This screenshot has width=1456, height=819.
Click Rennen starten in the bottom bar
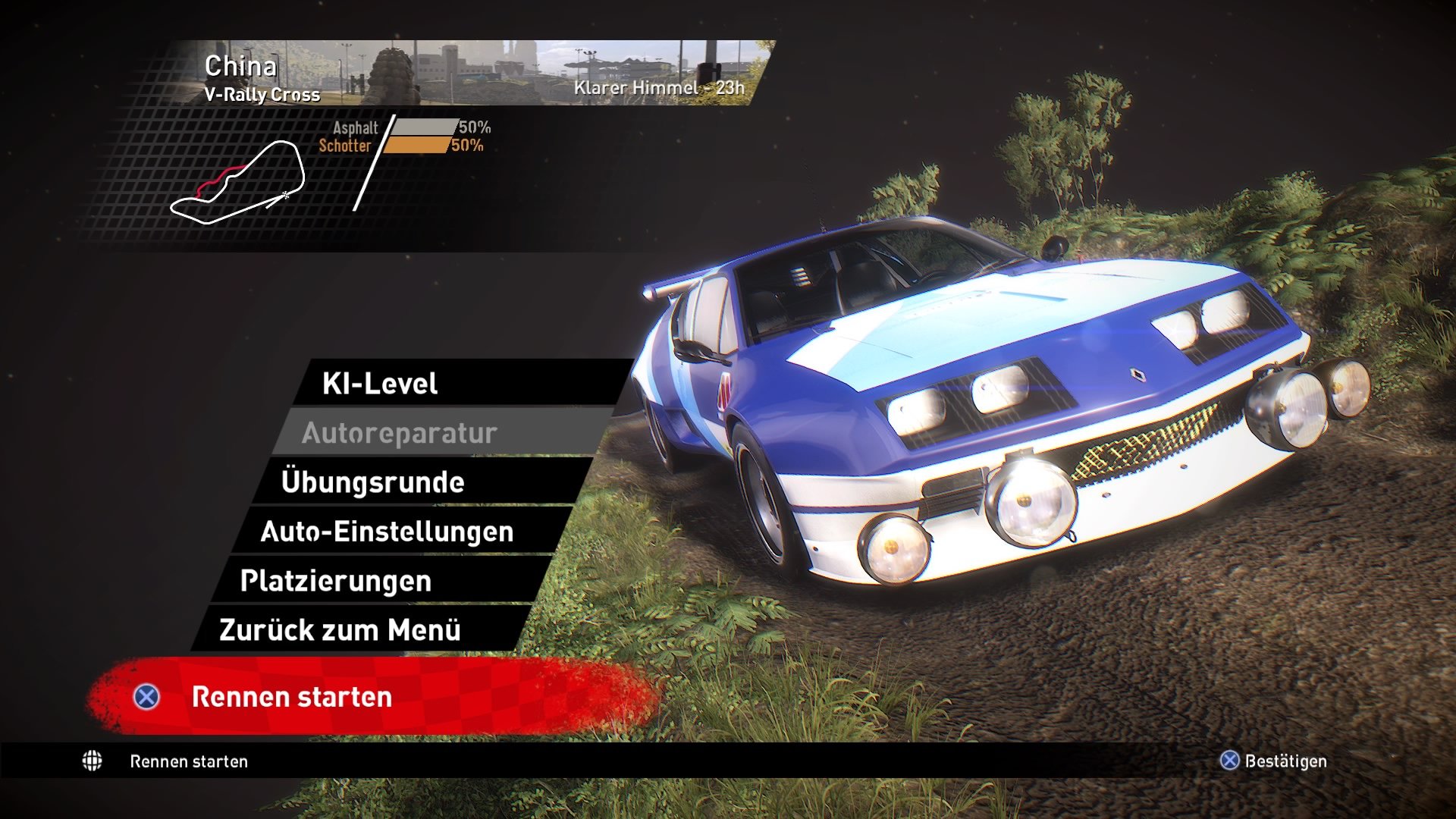click(x=187, y=761)
